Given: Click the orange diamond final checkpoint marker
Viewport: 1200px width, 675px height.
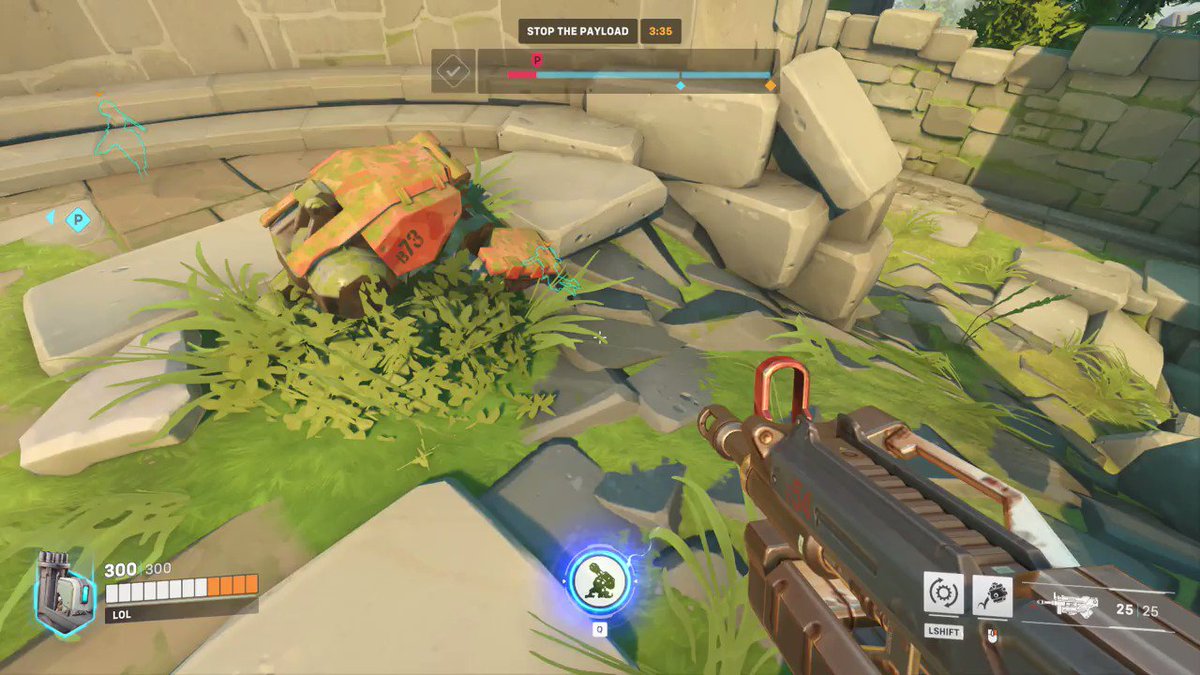Looking at the screenshot, I should [770, 86].
